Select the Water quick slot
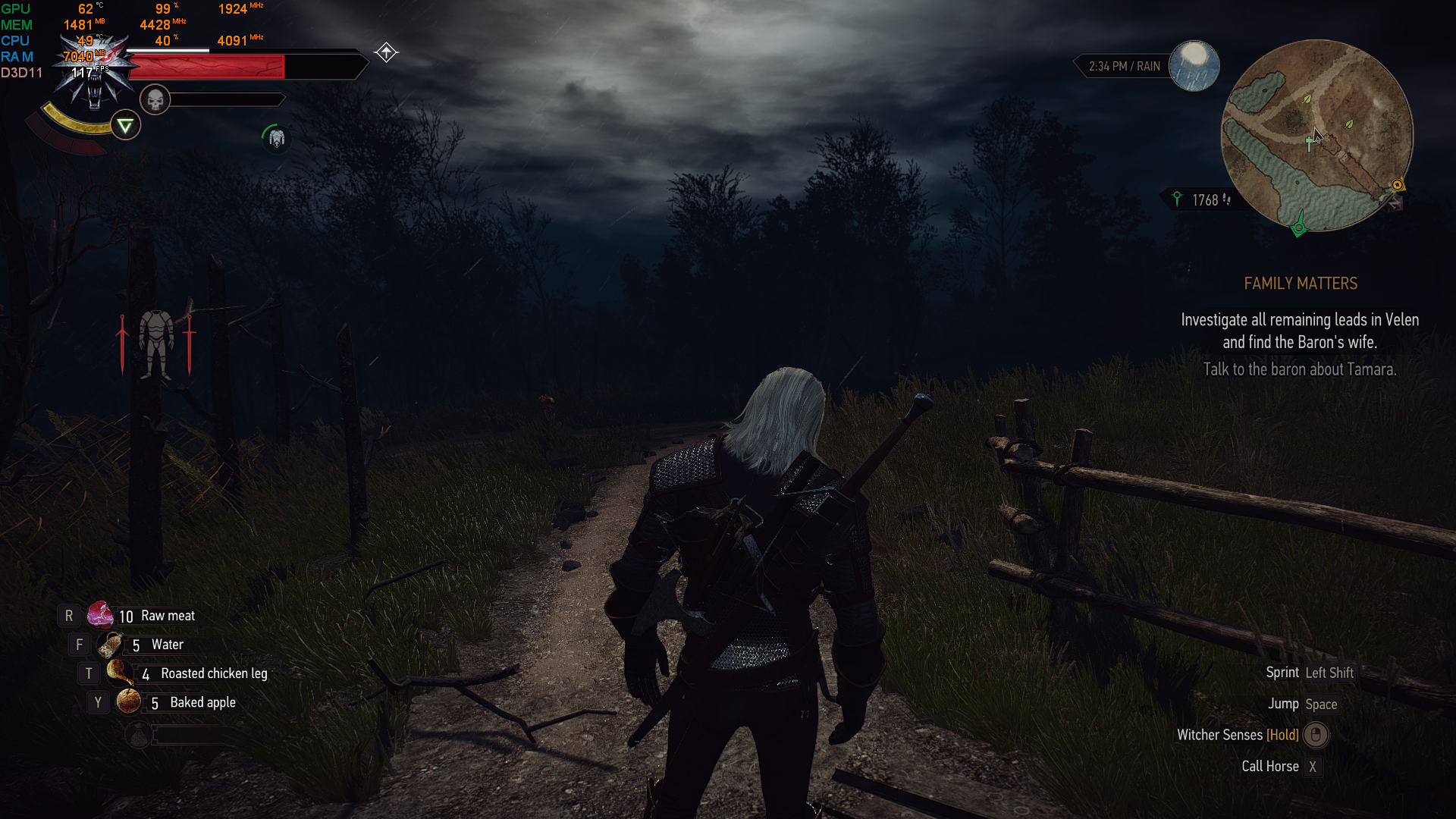 coord(111,645)
